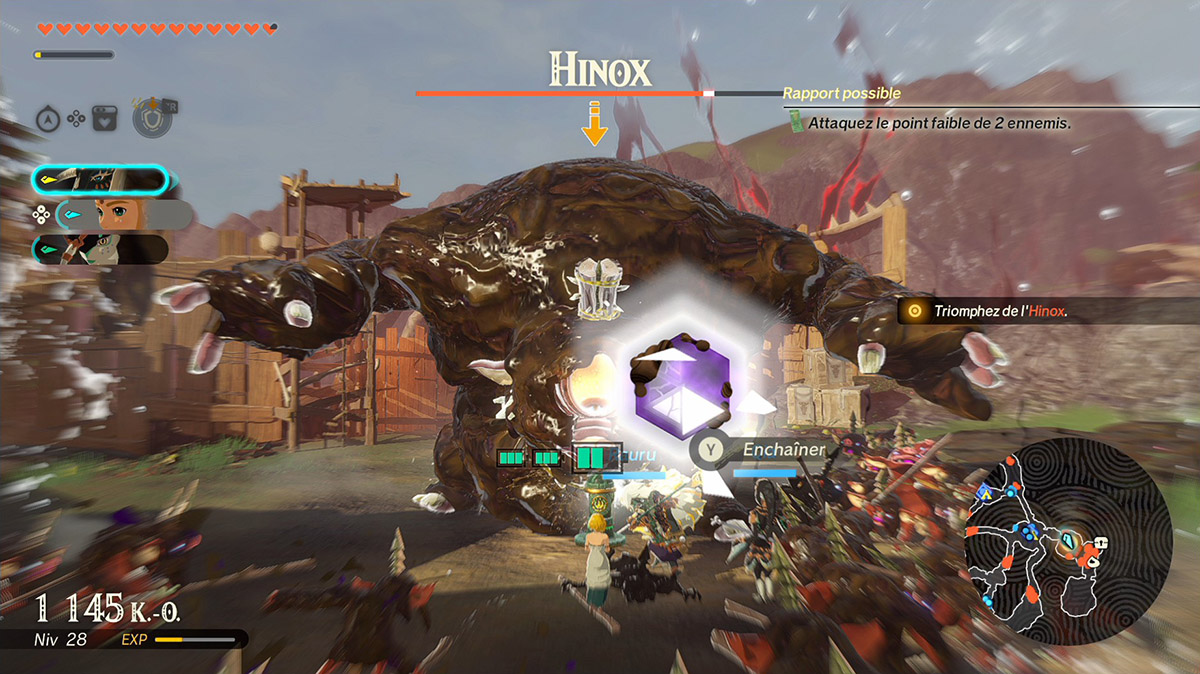The width and height of the screenshot is (1200, 674).
Task: Click the Enchaîner chain-attack prompt label
Action: [783, 450]
